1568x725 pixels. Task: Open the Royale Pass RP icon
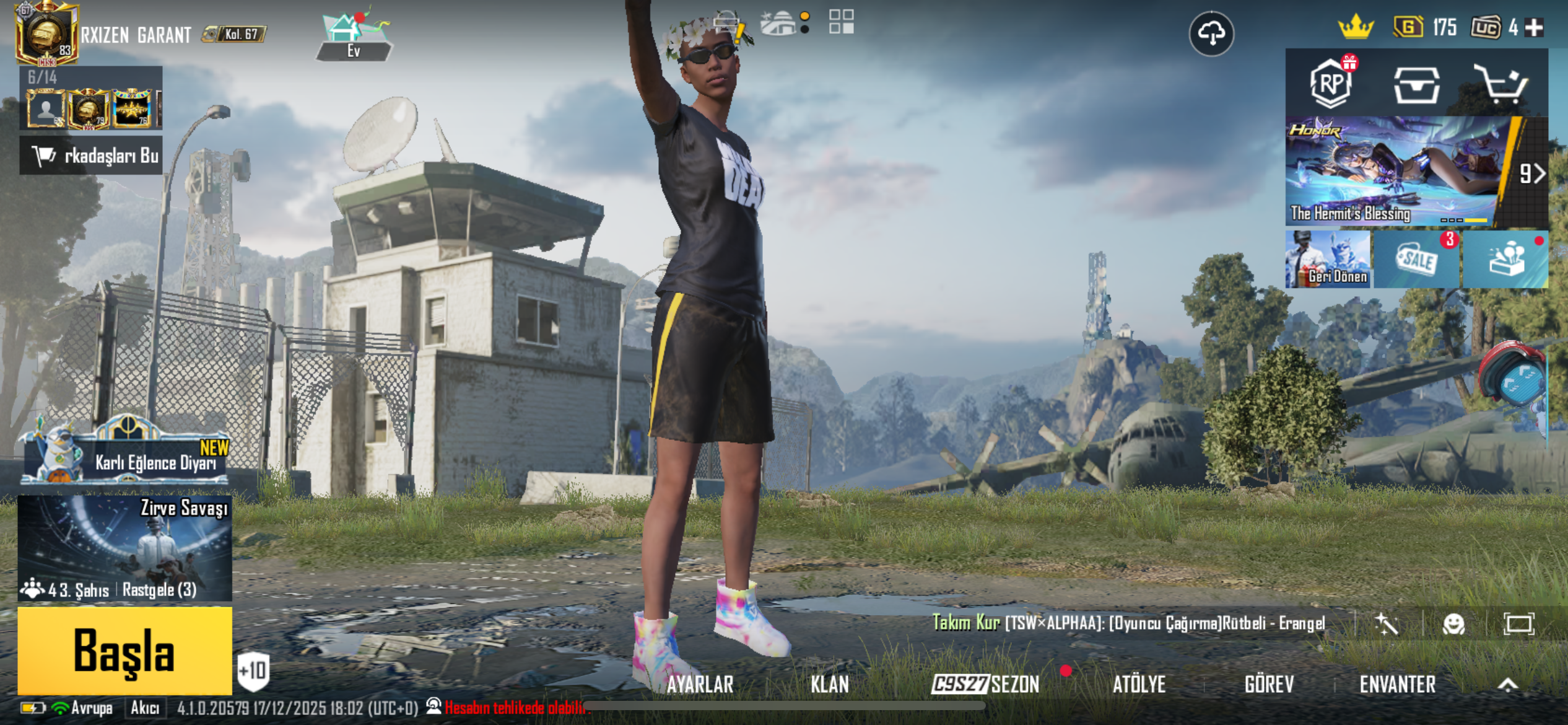pyautogui.click(x=1331, y=84)
